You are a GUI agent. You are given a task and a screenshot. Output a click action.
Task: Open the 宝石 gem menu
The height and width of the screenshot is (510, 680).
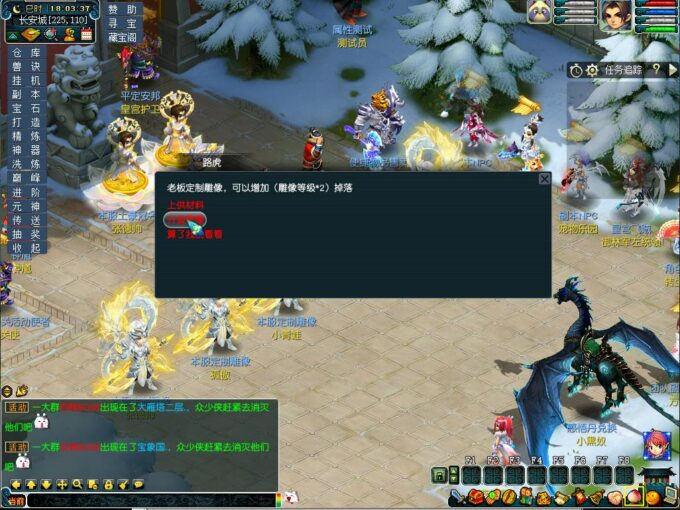click(26, 108)
